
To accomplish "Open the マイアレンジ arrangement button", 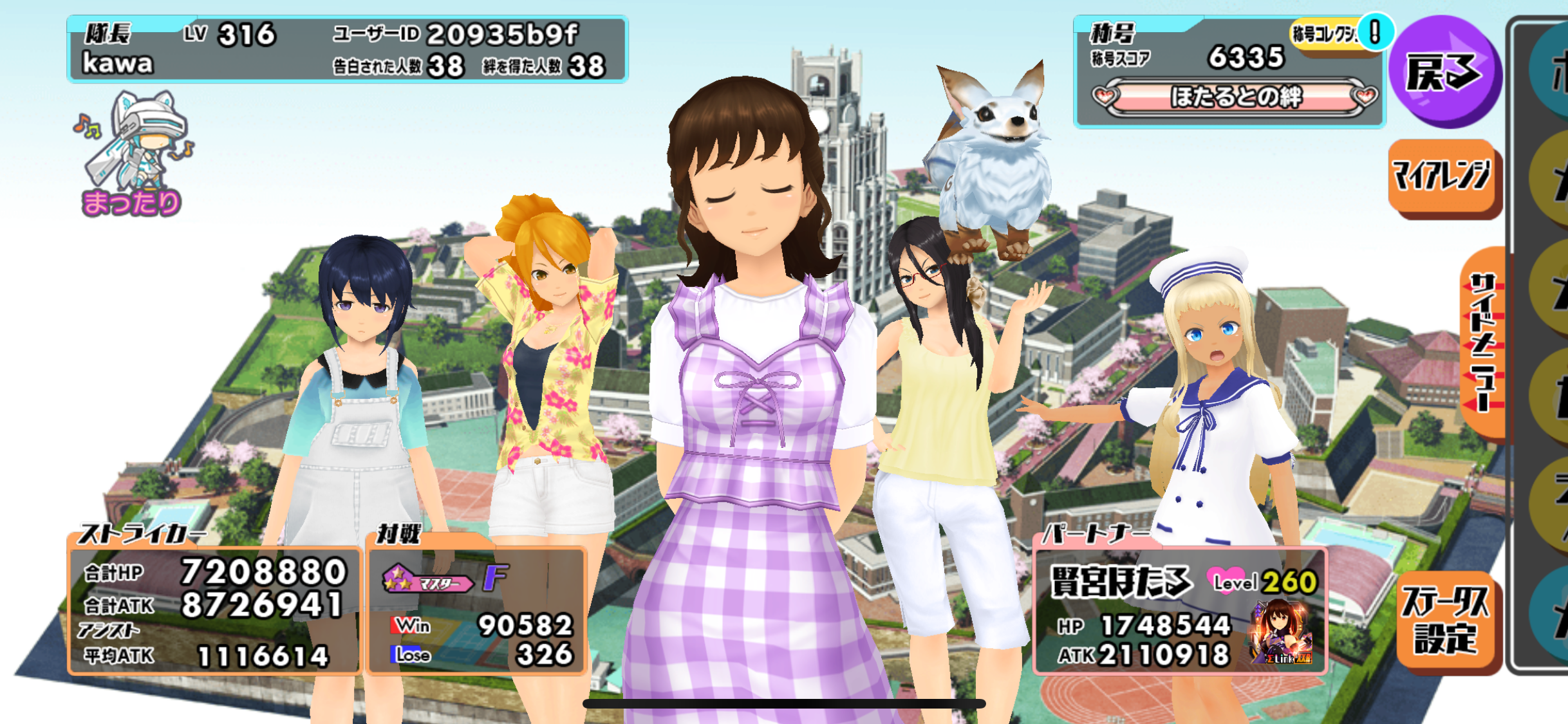I will pos(1442,176).
